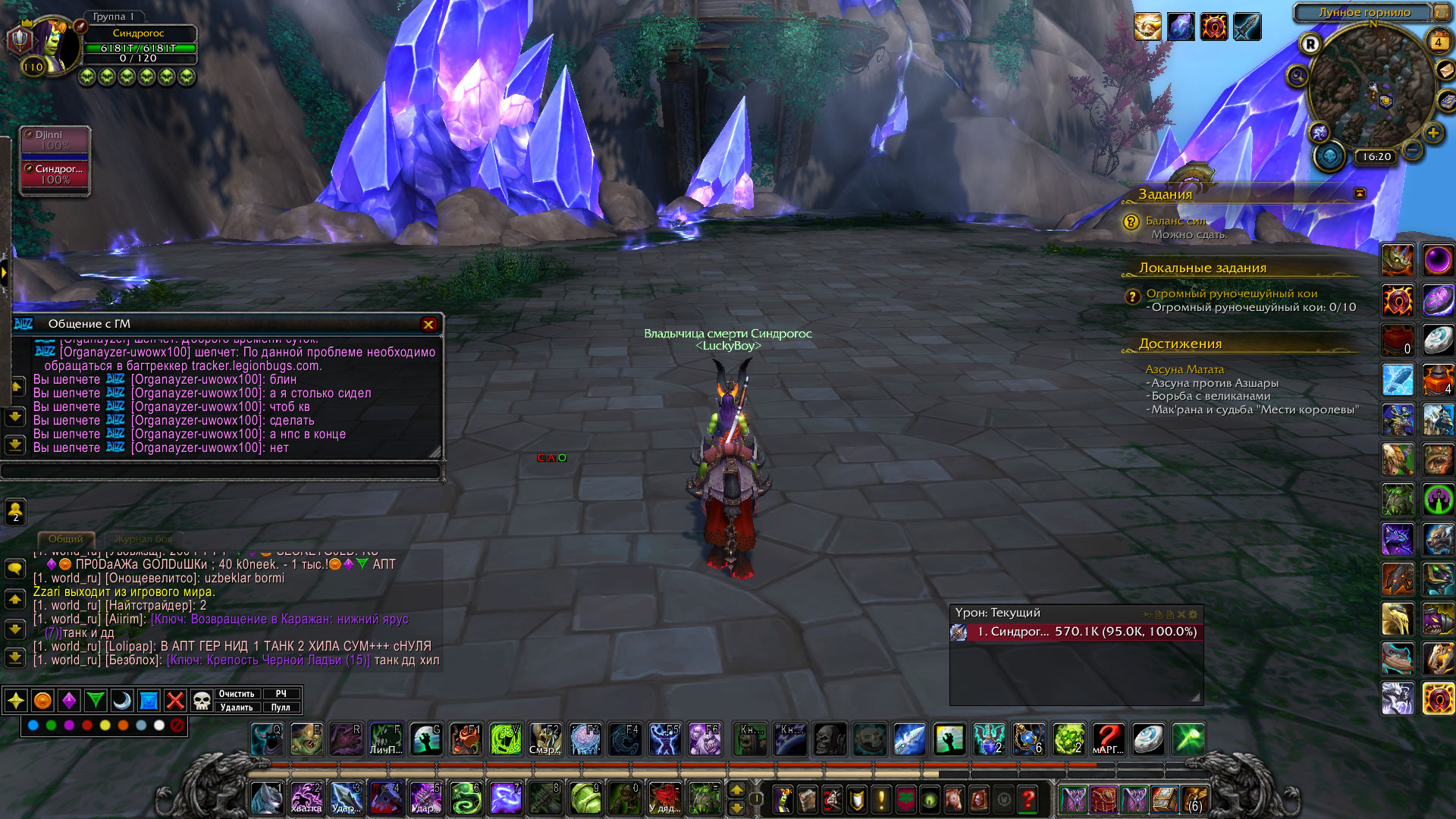The height and width of the screenshot is (819, 1456).
Task: Switch to the Журнал боя chat tab
Action: [143, 539]
